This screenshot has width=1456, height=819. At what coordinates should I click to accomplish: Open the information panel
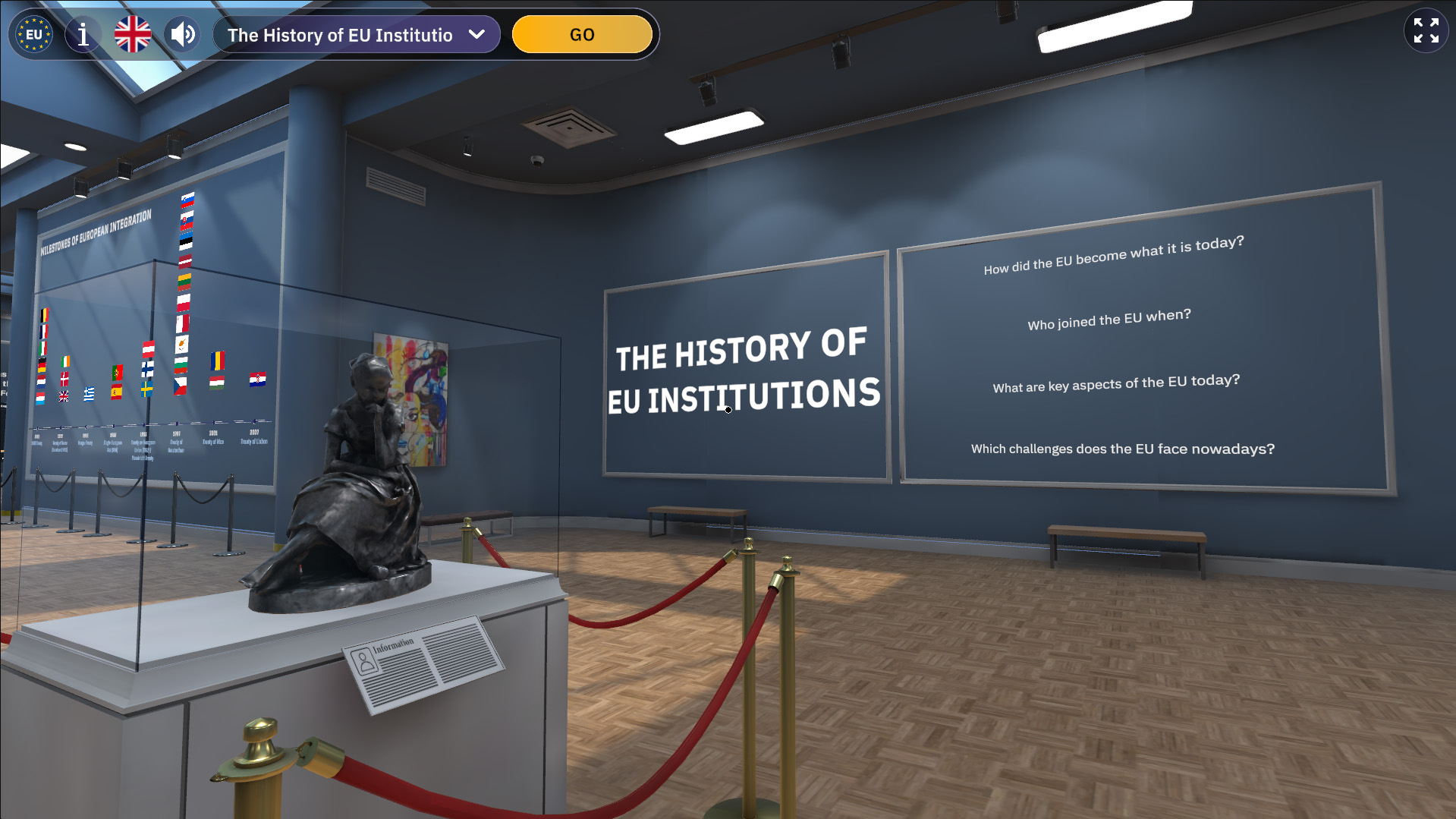point(83,35)
